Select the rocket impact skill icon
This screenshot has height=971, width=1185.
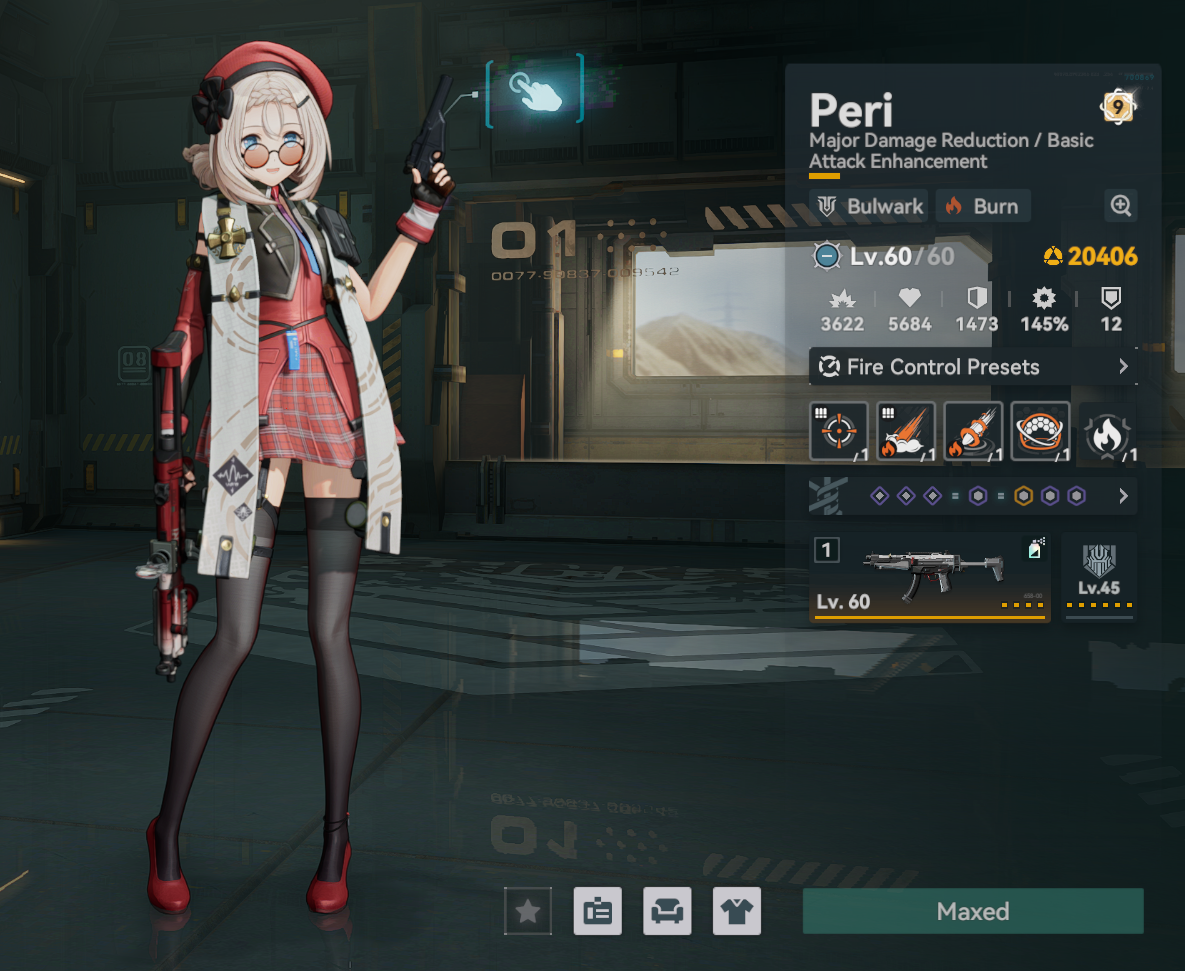click(x=973, y=432)
